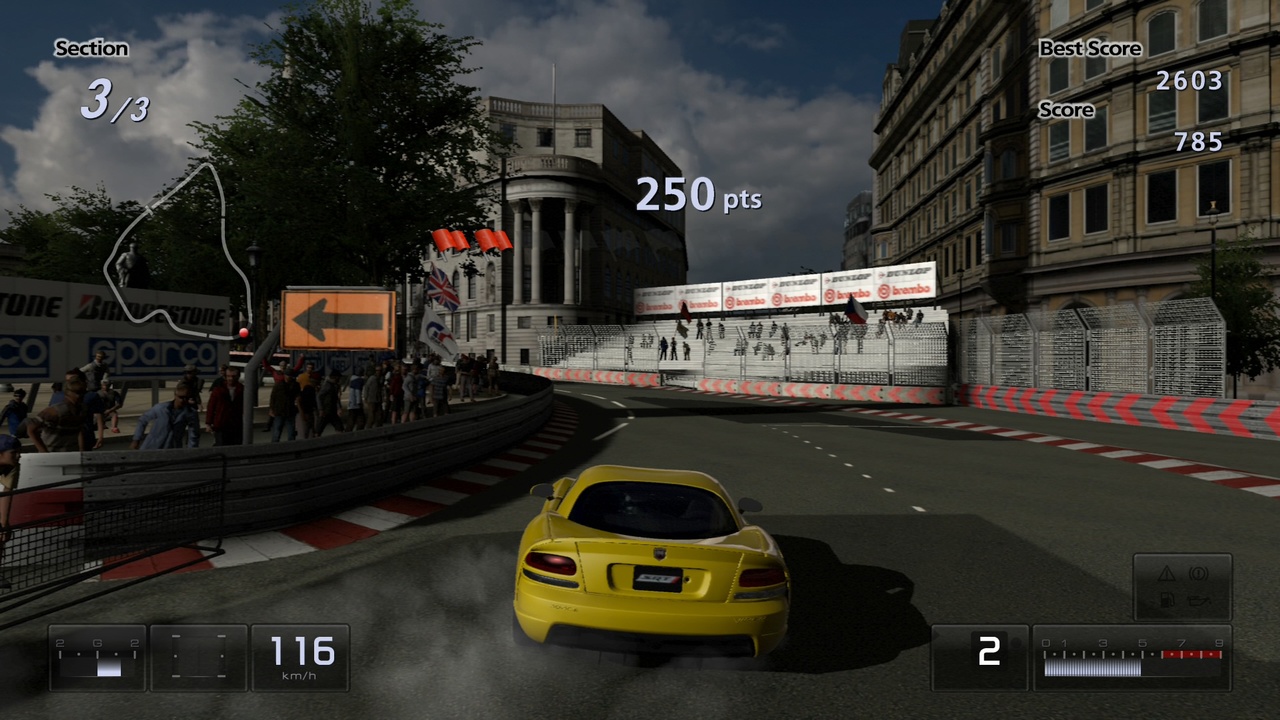
Task: Select the brake warning light icon
Action: (1198, 574)
